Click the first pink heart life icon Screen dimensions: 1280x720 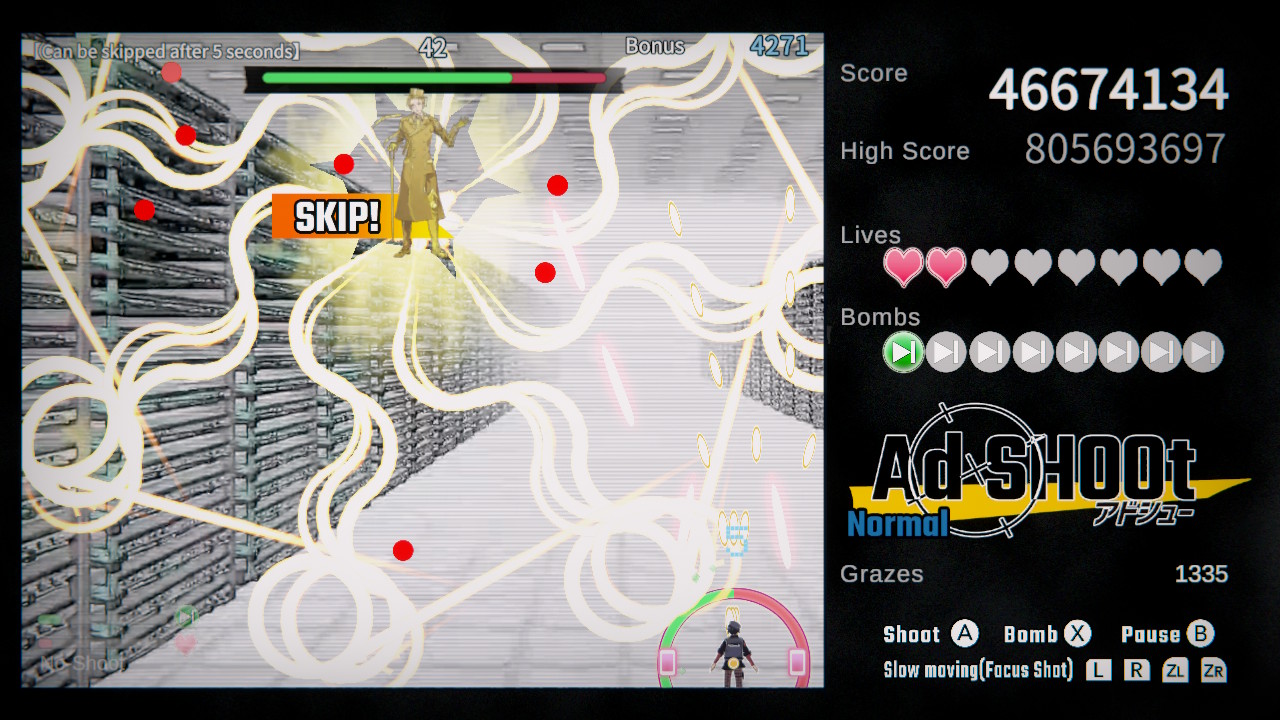tap(903, 268)
